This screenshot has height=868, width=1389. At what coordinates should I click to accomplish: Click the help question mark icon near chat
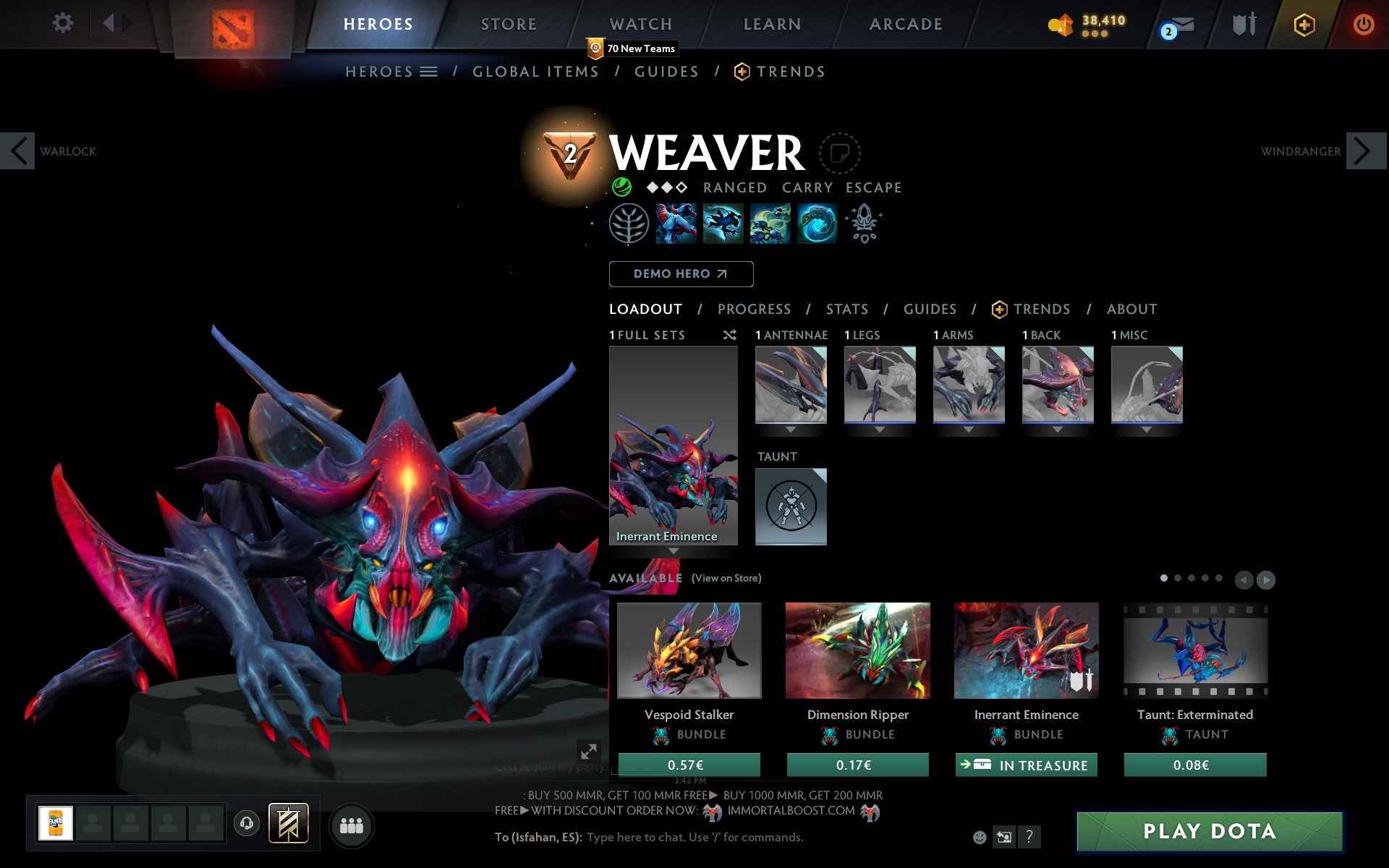(x=1030, y=837)
